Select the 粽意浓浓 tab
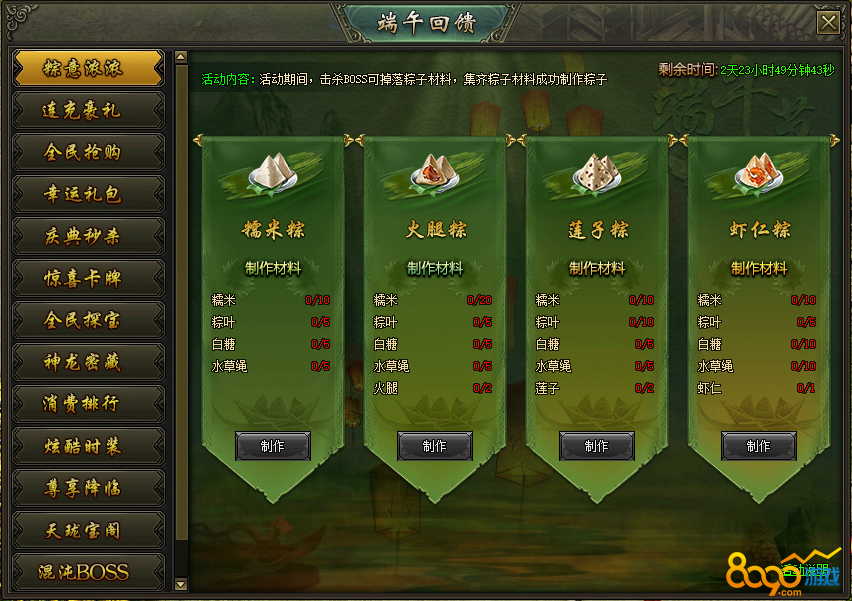This screenshot has height=601, width=852. coord(88,68)
